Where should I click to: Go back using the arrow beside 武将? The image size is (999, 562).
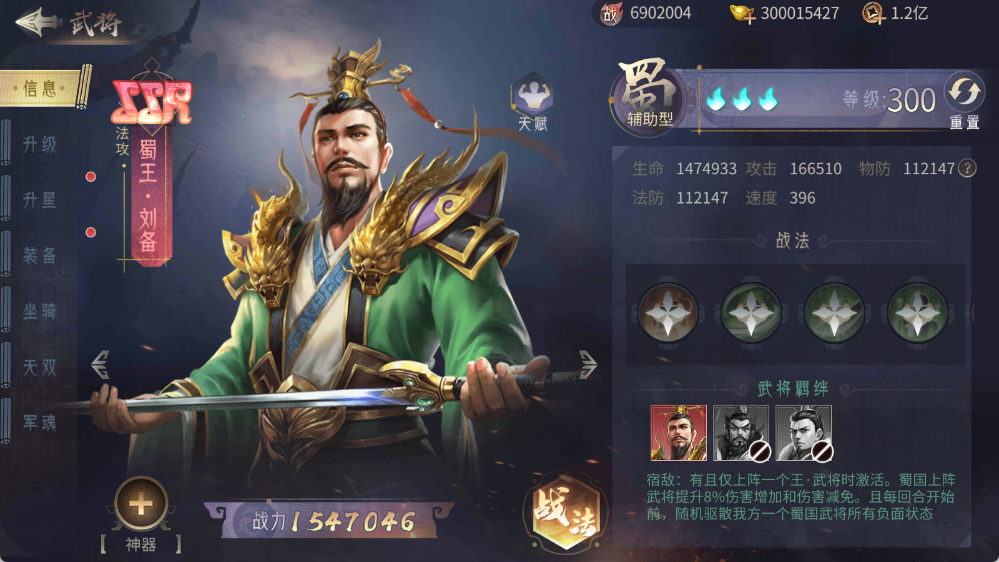pos(35,22)
